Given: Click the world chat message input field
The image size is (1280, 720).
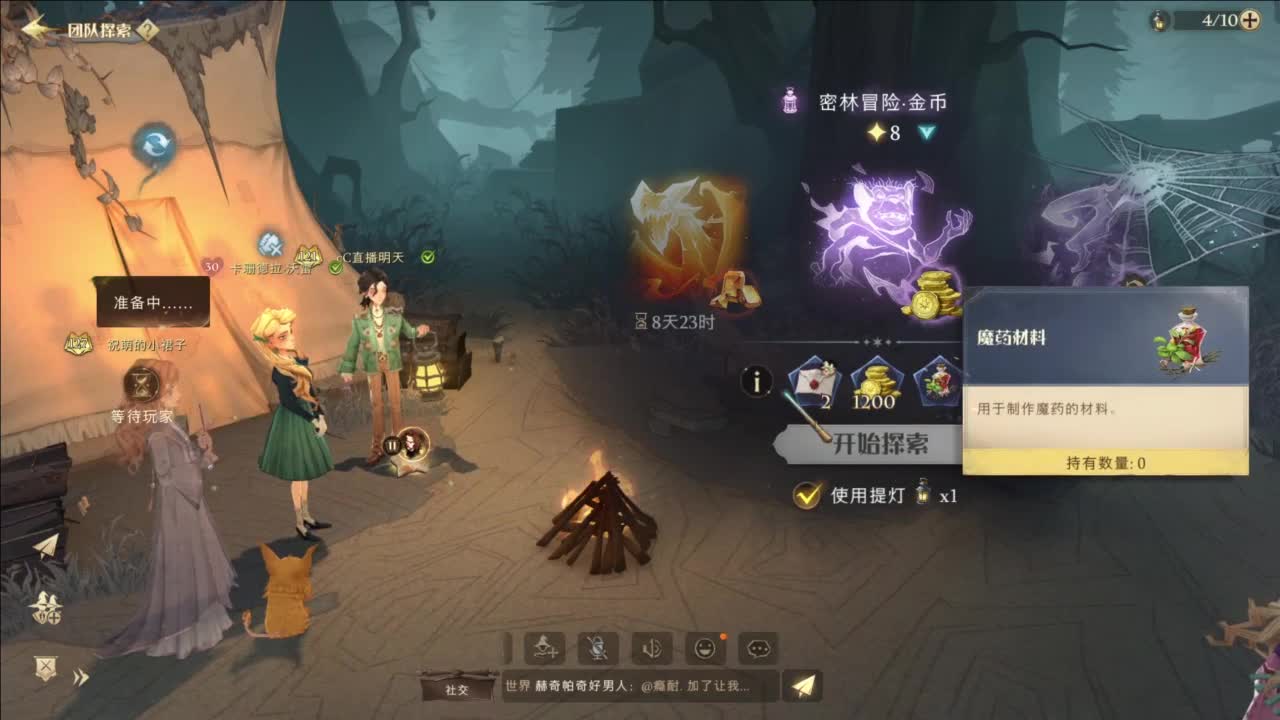Looking at the screenshot, I should point(630,688).
